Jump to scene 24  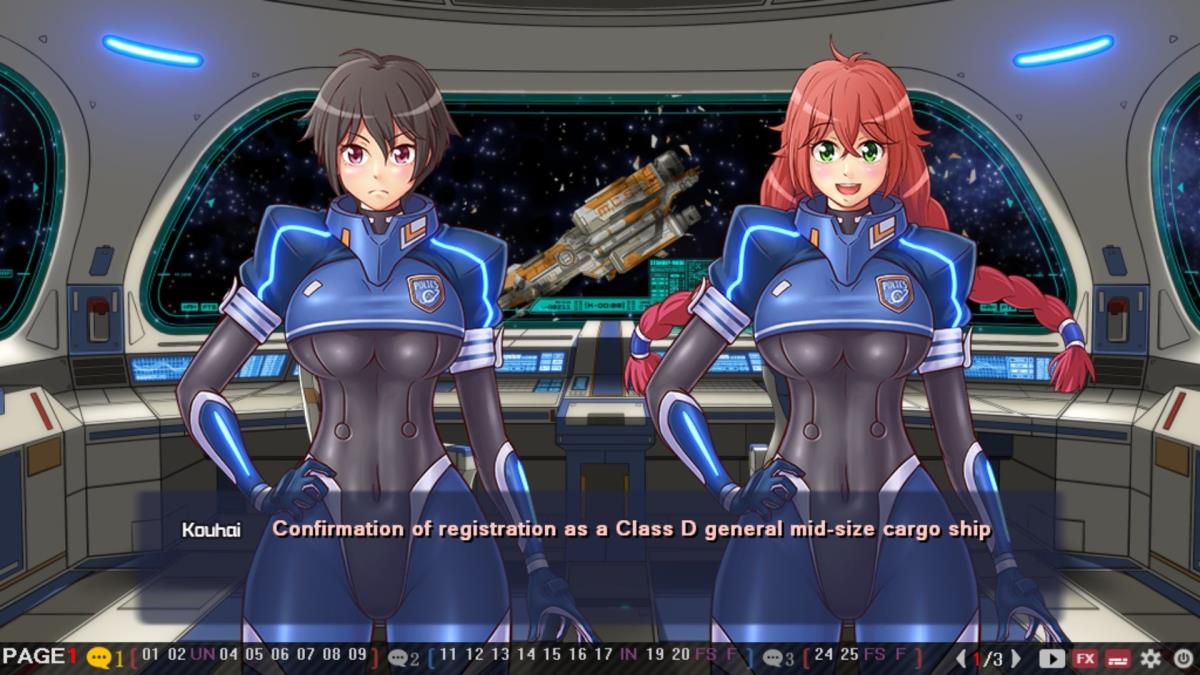pos(824,656)
